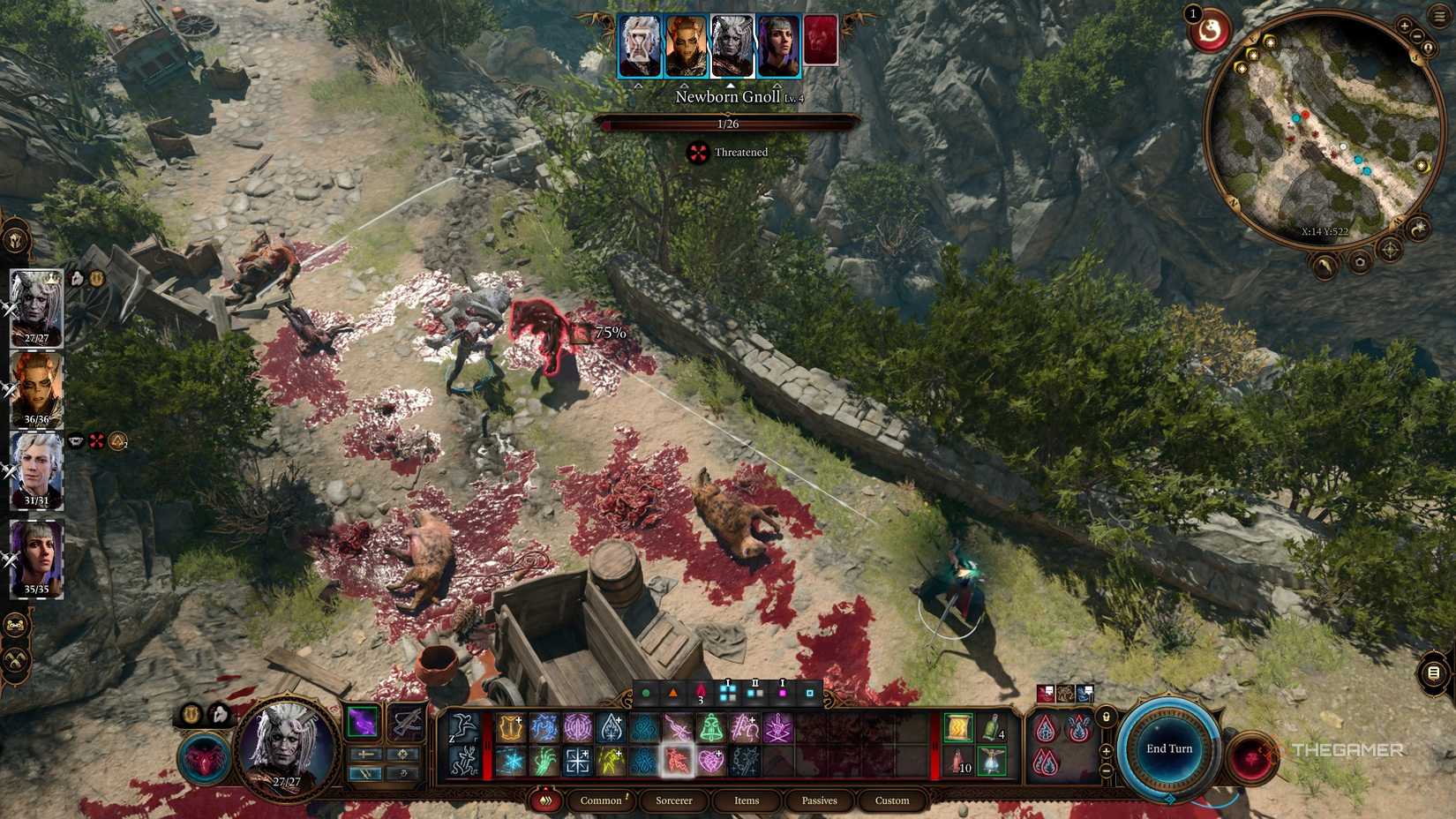
Task: Click the Threatened condition icon under Newborn Gnoll
Action: 697,152
